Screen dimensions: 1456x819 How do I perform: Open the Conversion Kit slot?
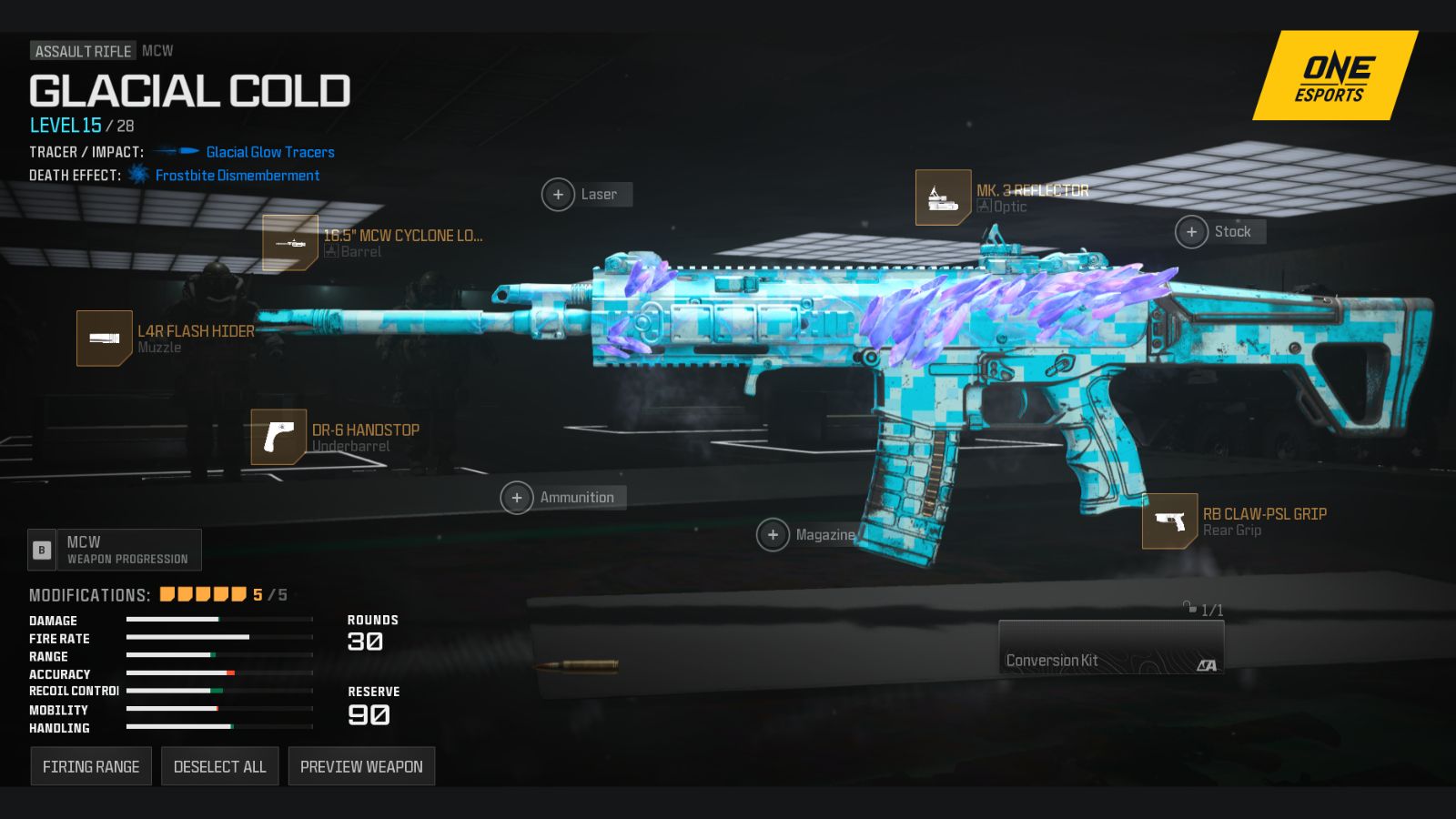coord(1110,648)
